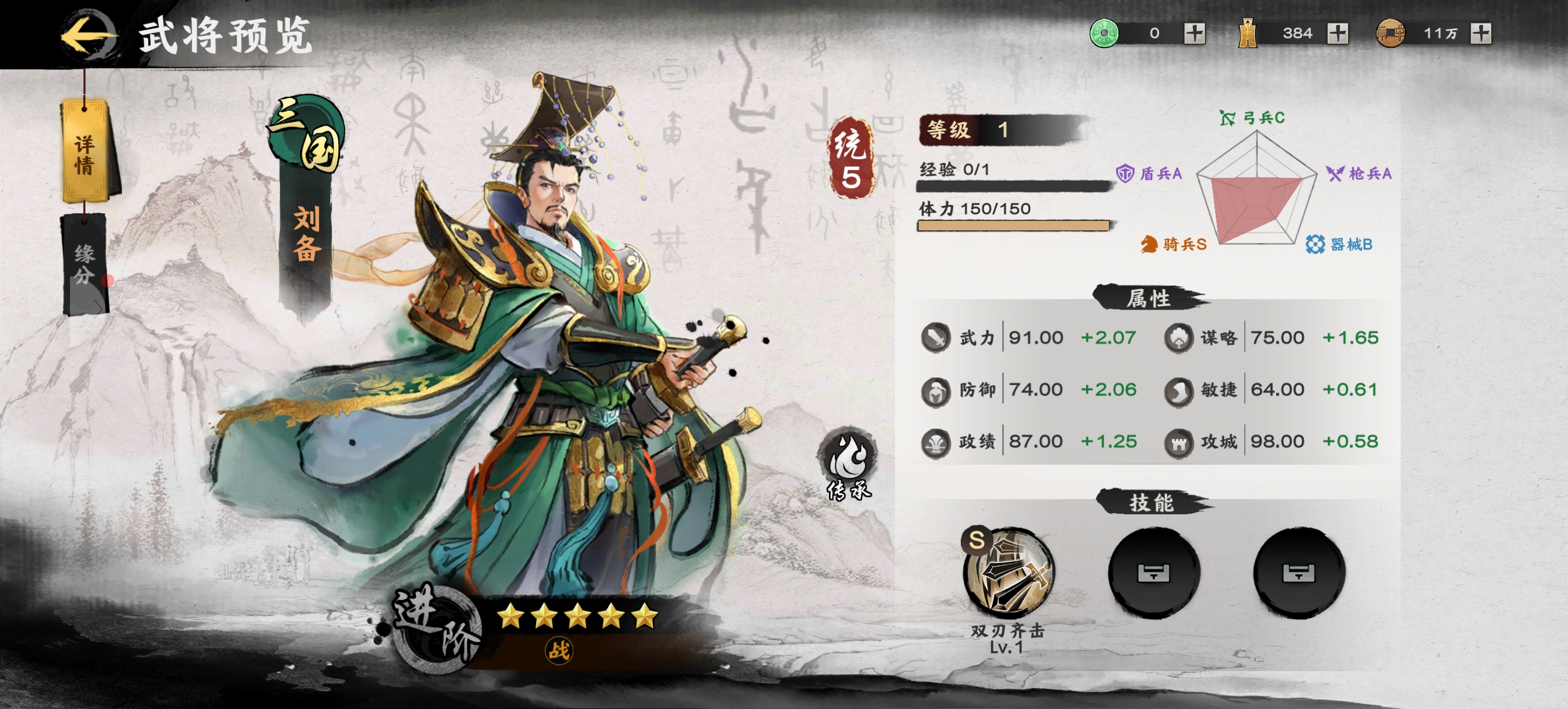The width and height of the screenshot is (1568, 709).
Task: Add more green jade currency
Action: click(x=1194, y=33)
